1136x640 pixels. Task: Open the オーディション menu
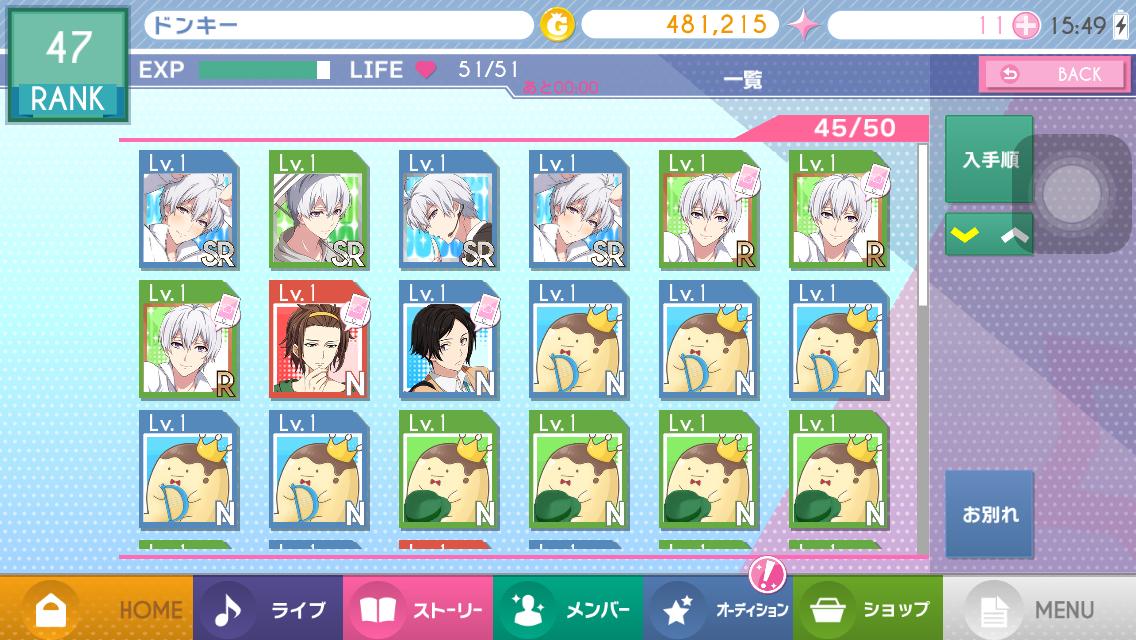coord(717,608)
